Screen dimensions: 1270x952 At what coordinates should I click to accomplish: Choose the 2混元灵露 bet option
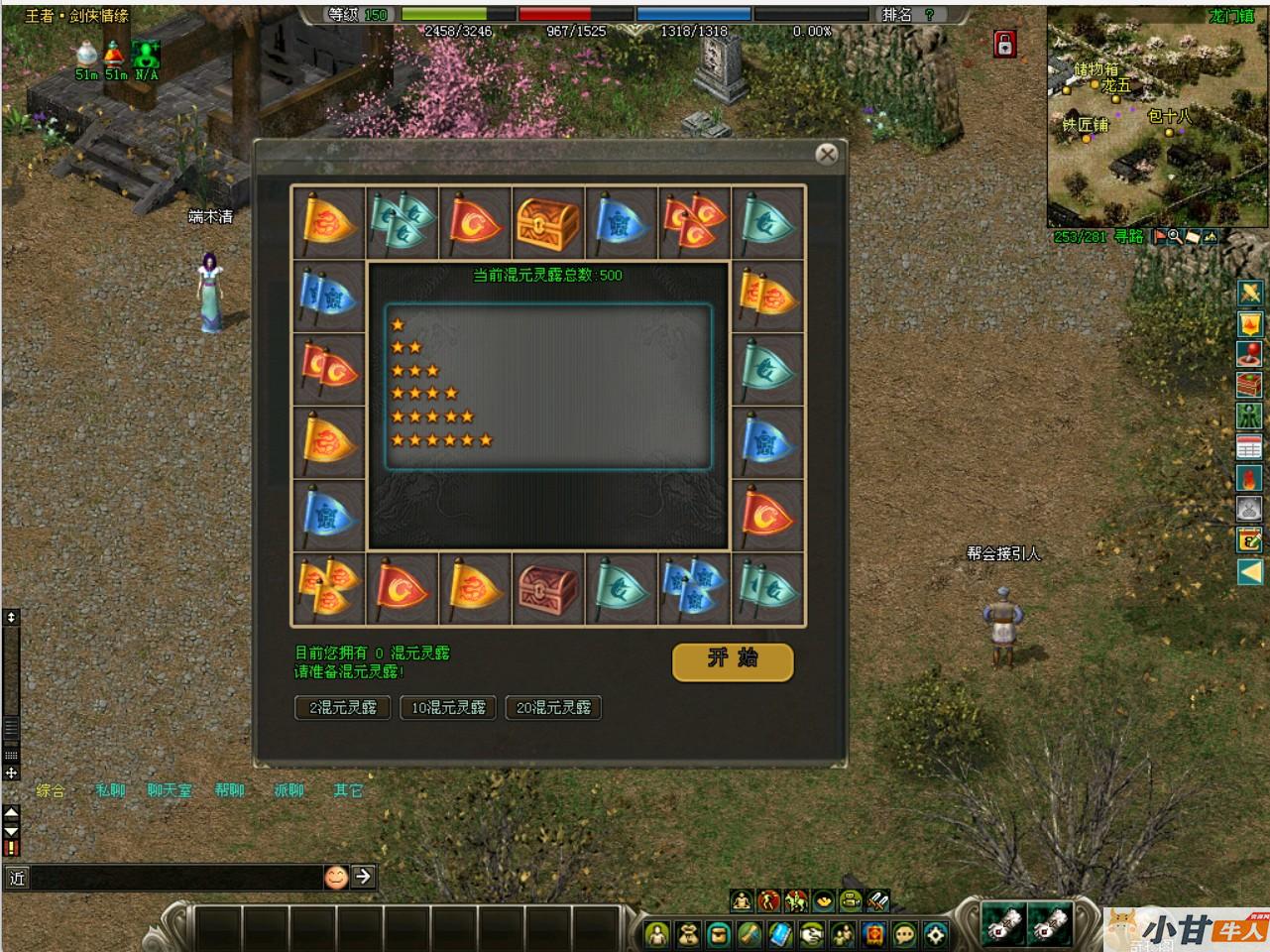[343, 707]
